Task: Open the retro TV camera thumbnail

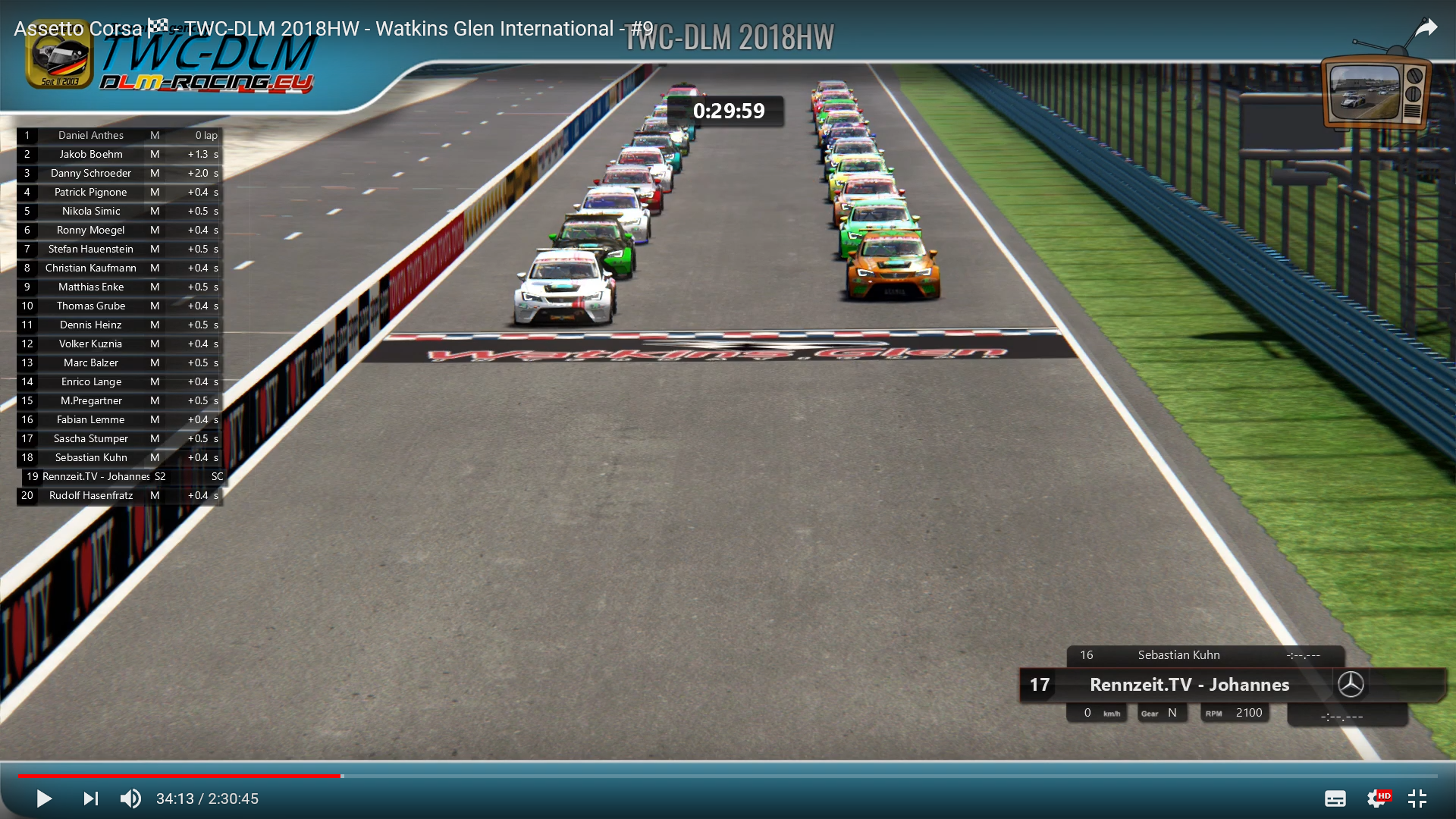Action: coord(1374,91)
